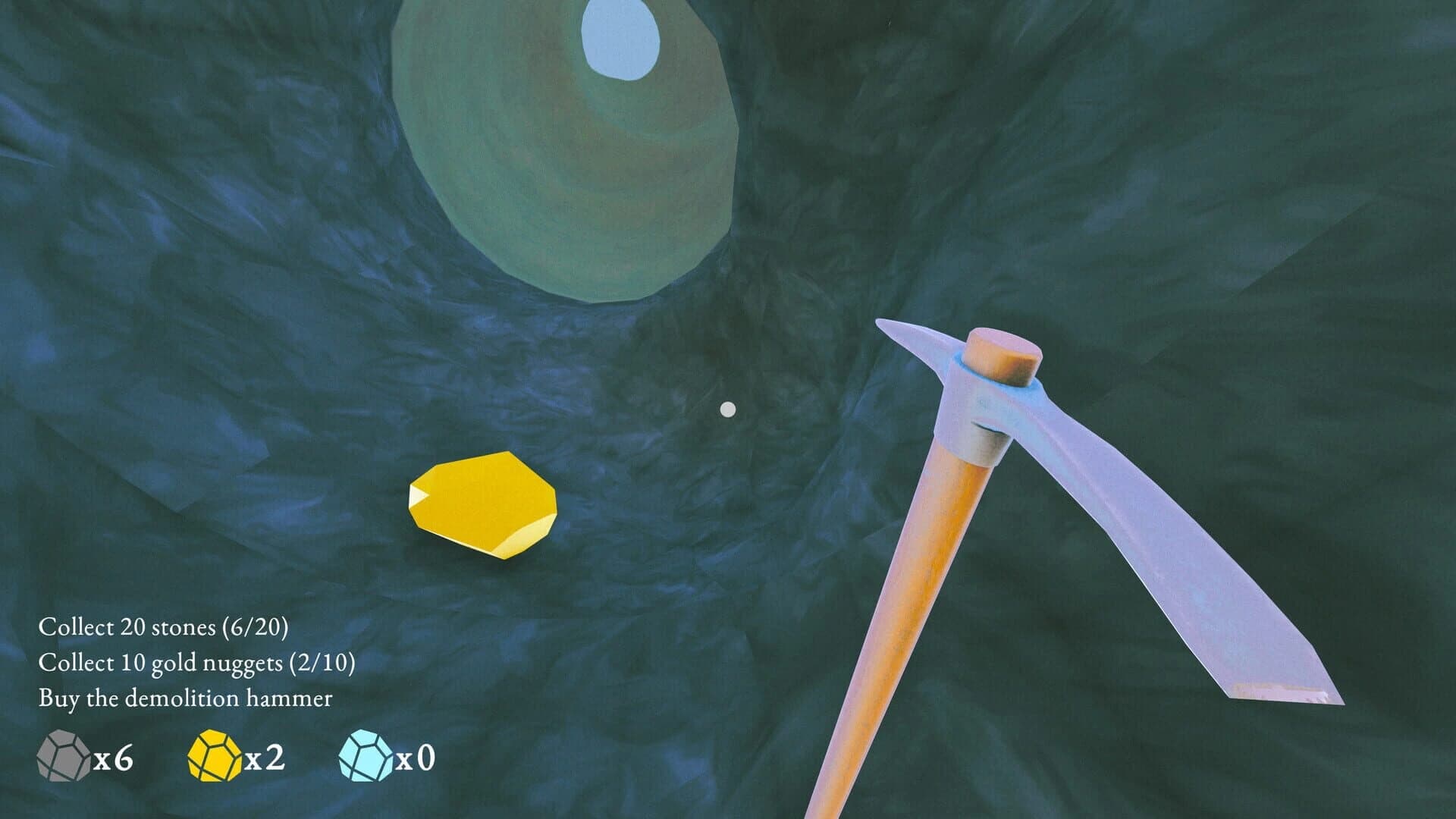The width and height of the screenshot is (1456, 819).
Task: Click 'Buy the demolition hammer' text
Action: click(186, 699)
